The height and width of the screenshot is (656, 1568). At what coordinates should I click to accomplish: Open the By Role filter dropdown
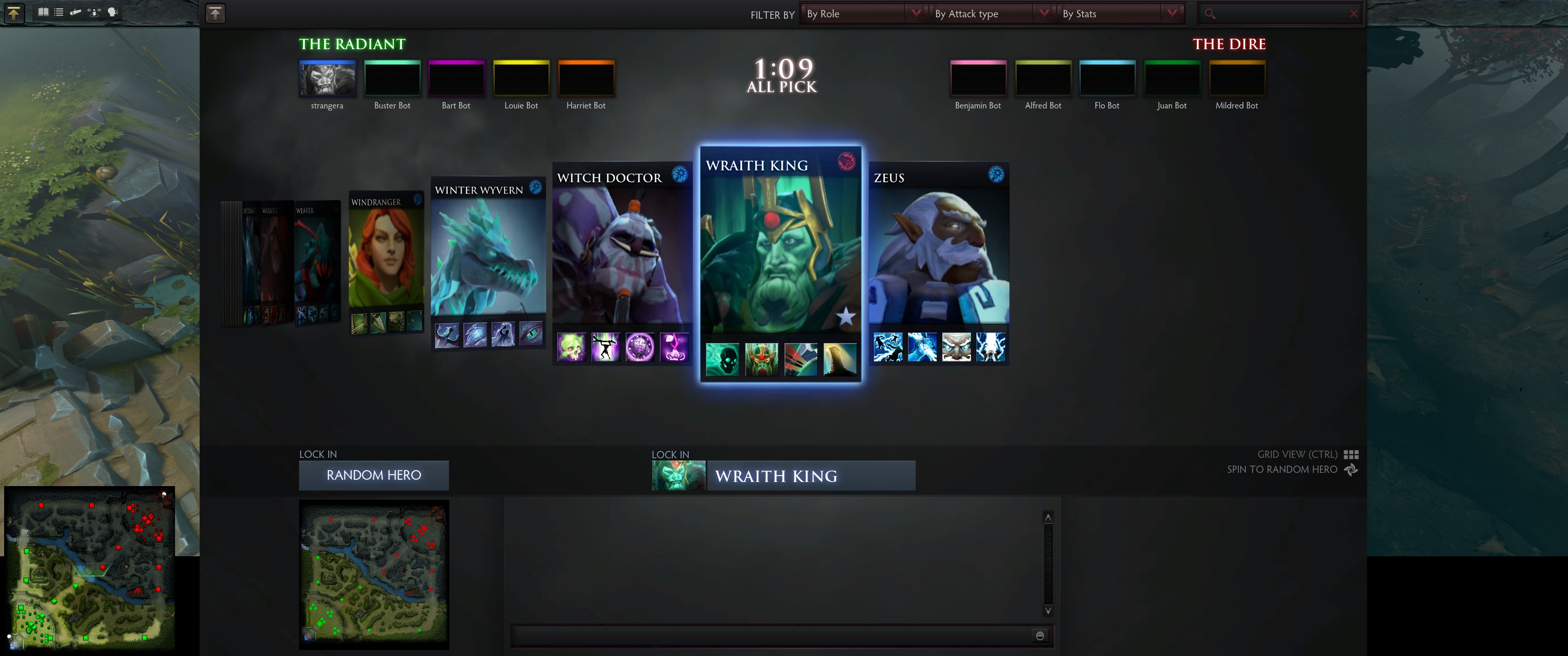pyautogui.click(x=862, y=13)
